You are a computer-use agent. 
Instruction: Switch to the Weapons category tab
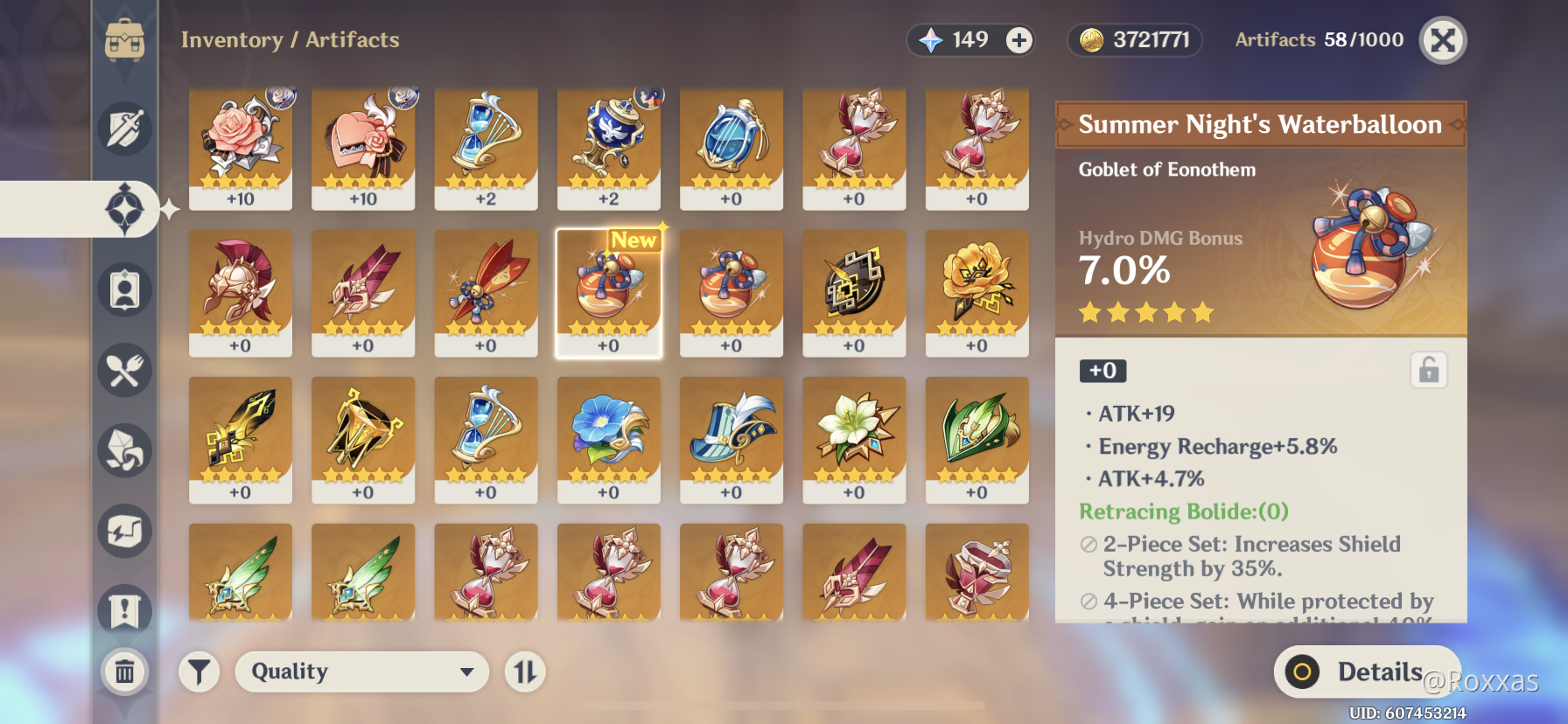coord(125,129)
